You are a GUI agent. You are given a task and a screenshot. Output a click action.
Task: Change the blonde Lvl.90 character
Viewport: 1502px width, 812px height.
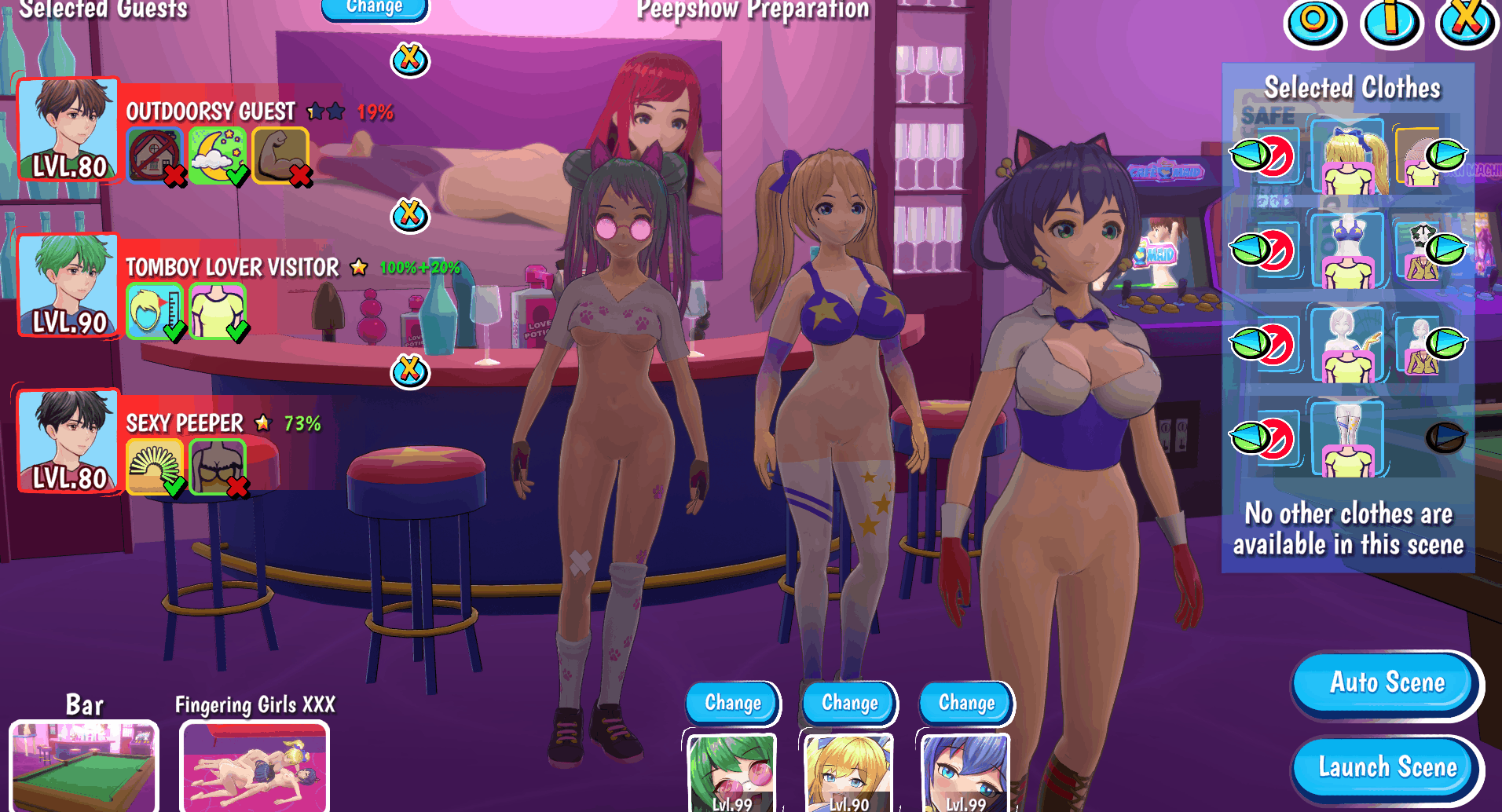click(849, 703)
